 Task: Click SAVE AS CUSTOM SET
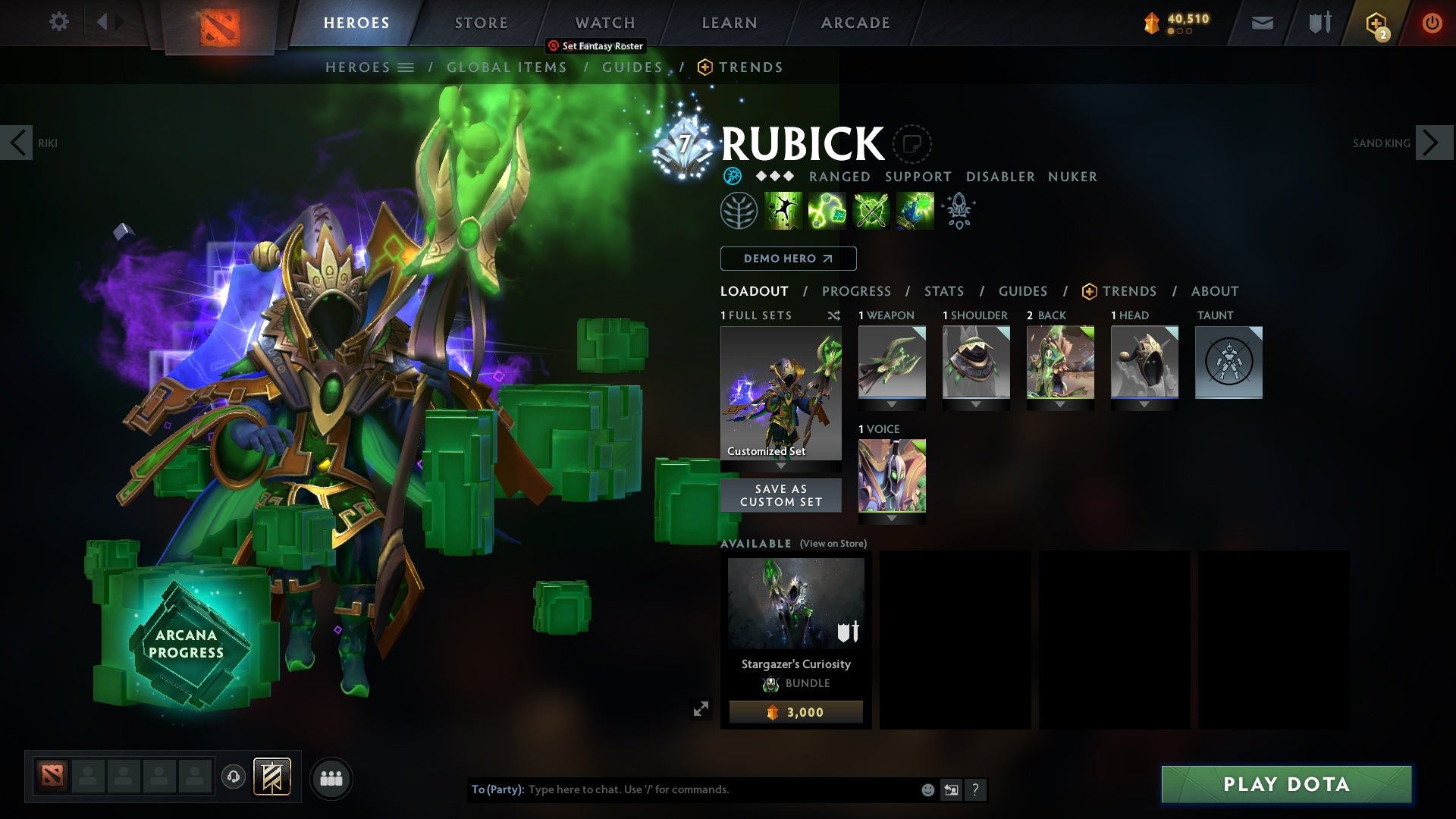click(780, 495)
